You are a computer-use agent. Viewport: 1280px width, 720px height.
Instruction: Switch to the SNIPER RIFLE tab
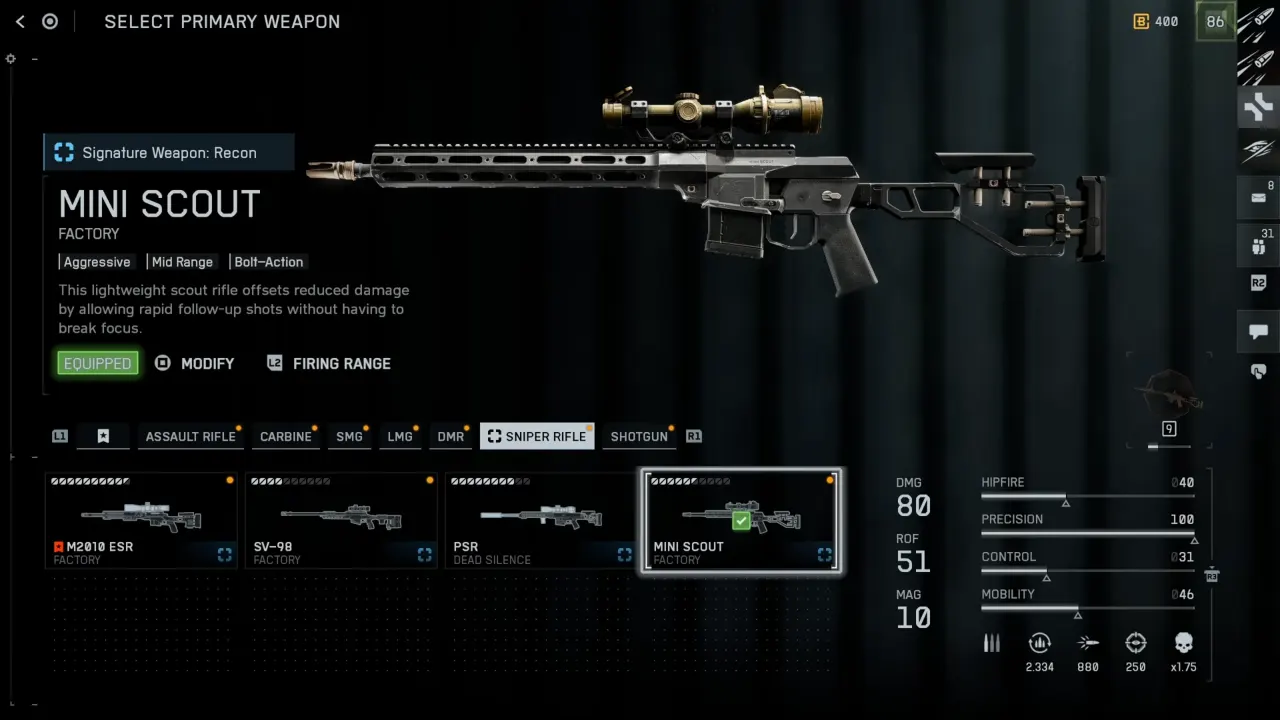[x=537, y=436]
